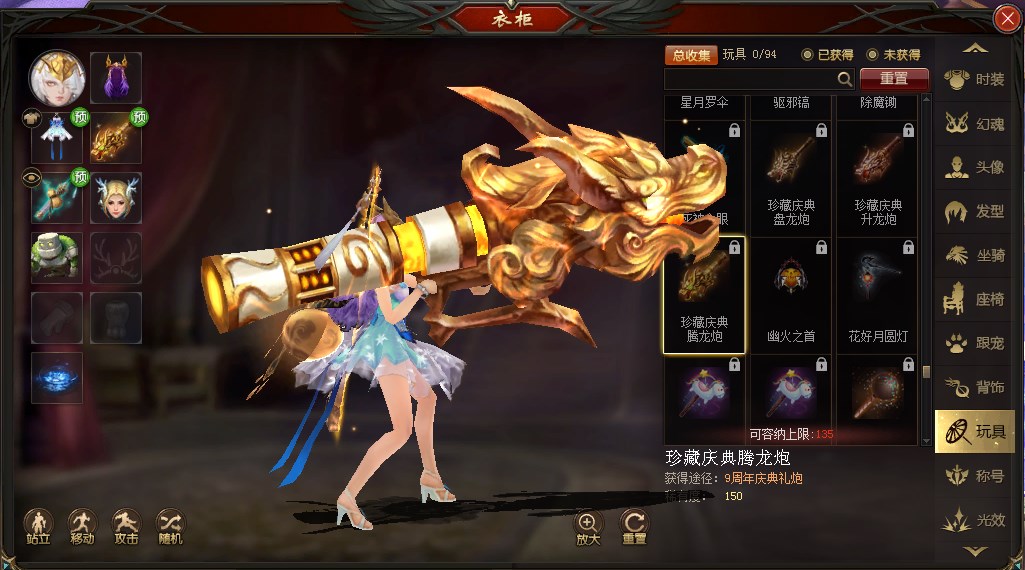Select the 珍藏庆典盘龙炮 toy item
Screen dimensions: 1025x570
pyautogui.click(x=790, y=178)
